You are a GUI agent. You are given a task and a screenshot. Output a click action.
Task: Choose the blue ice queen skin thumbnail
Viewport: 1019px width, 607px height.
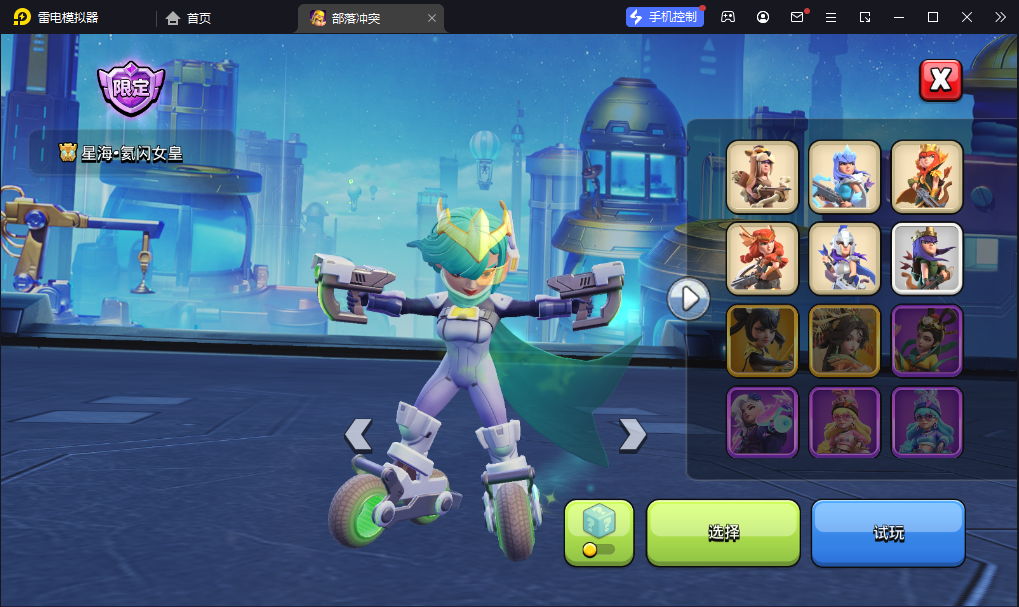pyautogui.click(x=844, y=176)
